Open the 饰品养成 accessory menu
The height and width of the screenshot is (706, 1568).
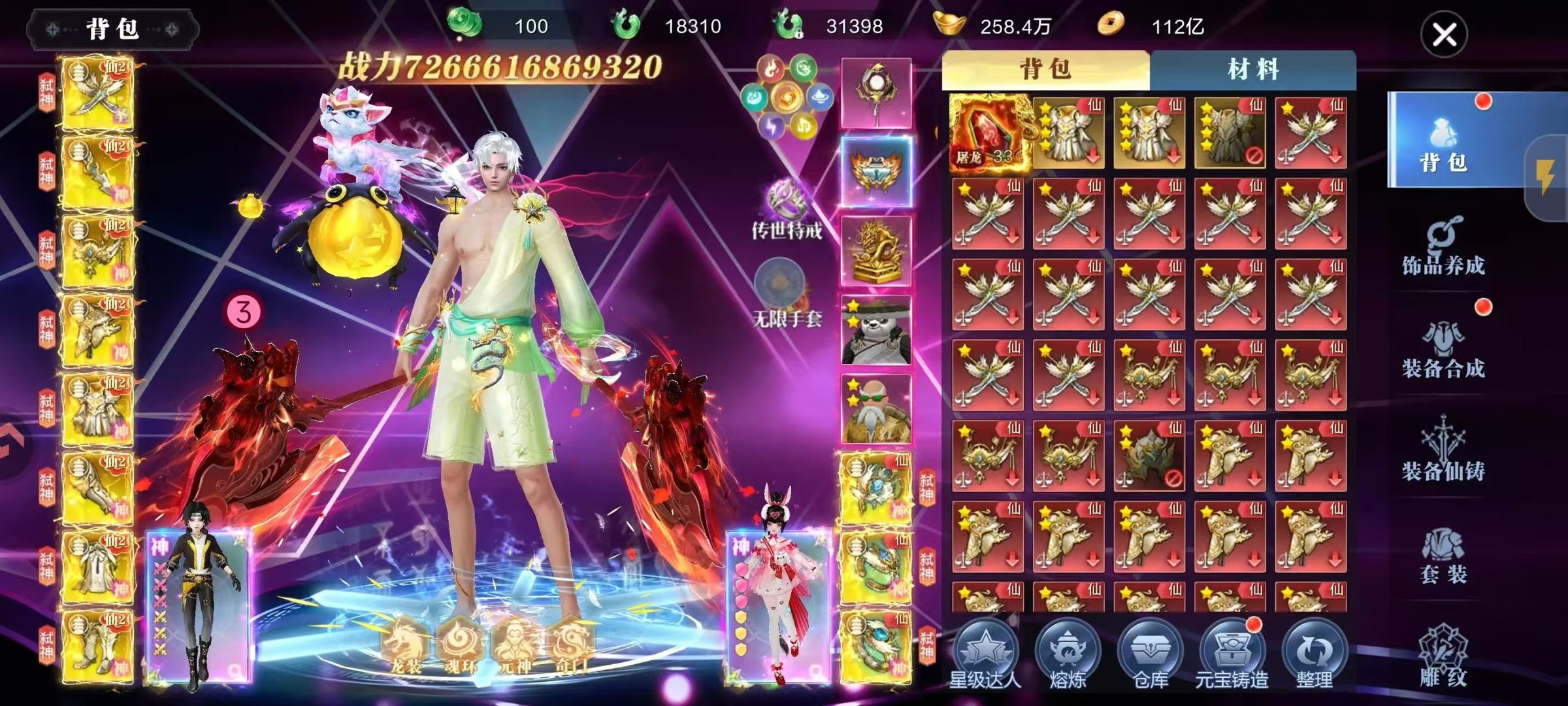point(1443,247)
